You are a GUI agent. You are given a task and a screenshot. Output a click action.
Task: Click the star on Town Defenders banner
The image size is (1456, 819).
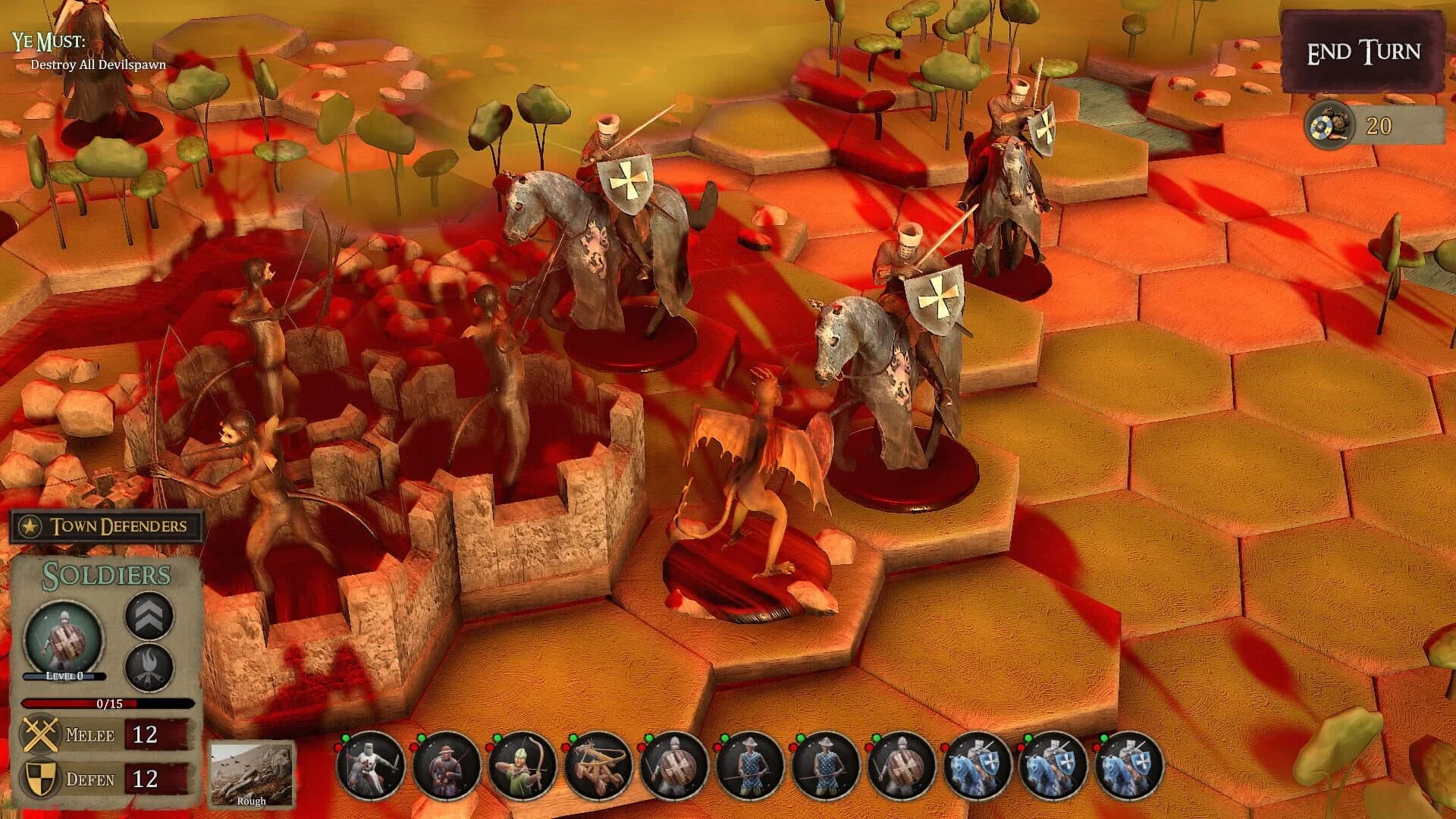coord(29,526)
